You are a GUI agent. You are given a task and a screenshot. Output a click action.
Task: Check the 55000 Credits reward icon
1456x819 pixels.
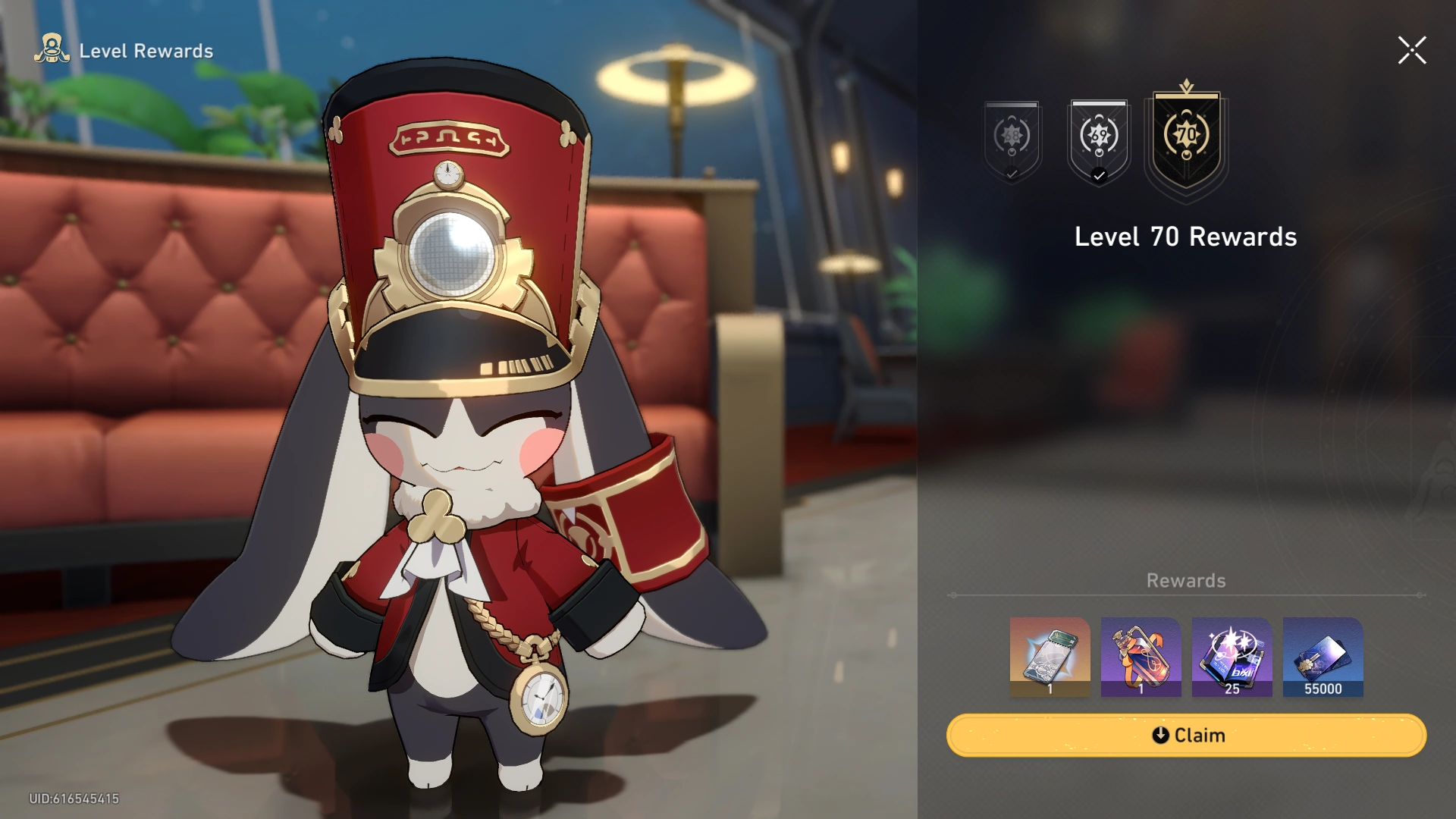[x=1323, y=657]
